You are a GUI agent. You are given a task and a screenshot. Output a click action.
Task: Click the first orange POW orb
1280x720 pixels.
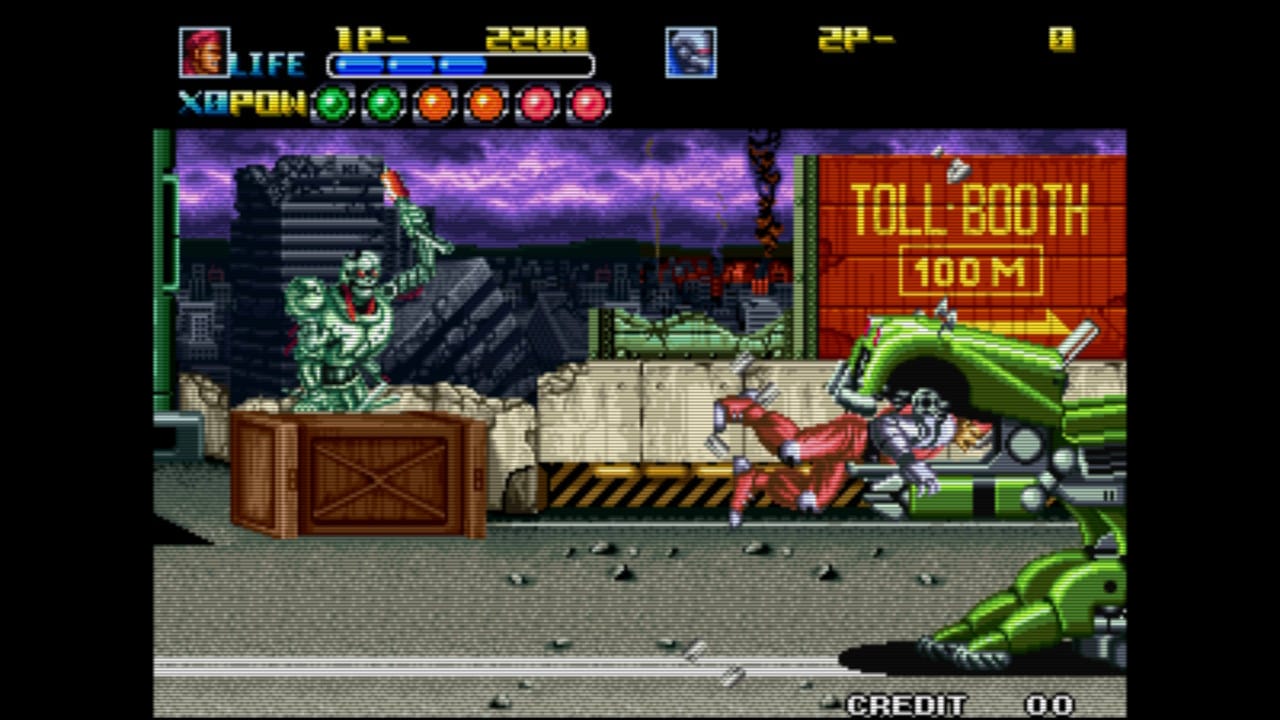coord(435,102)
